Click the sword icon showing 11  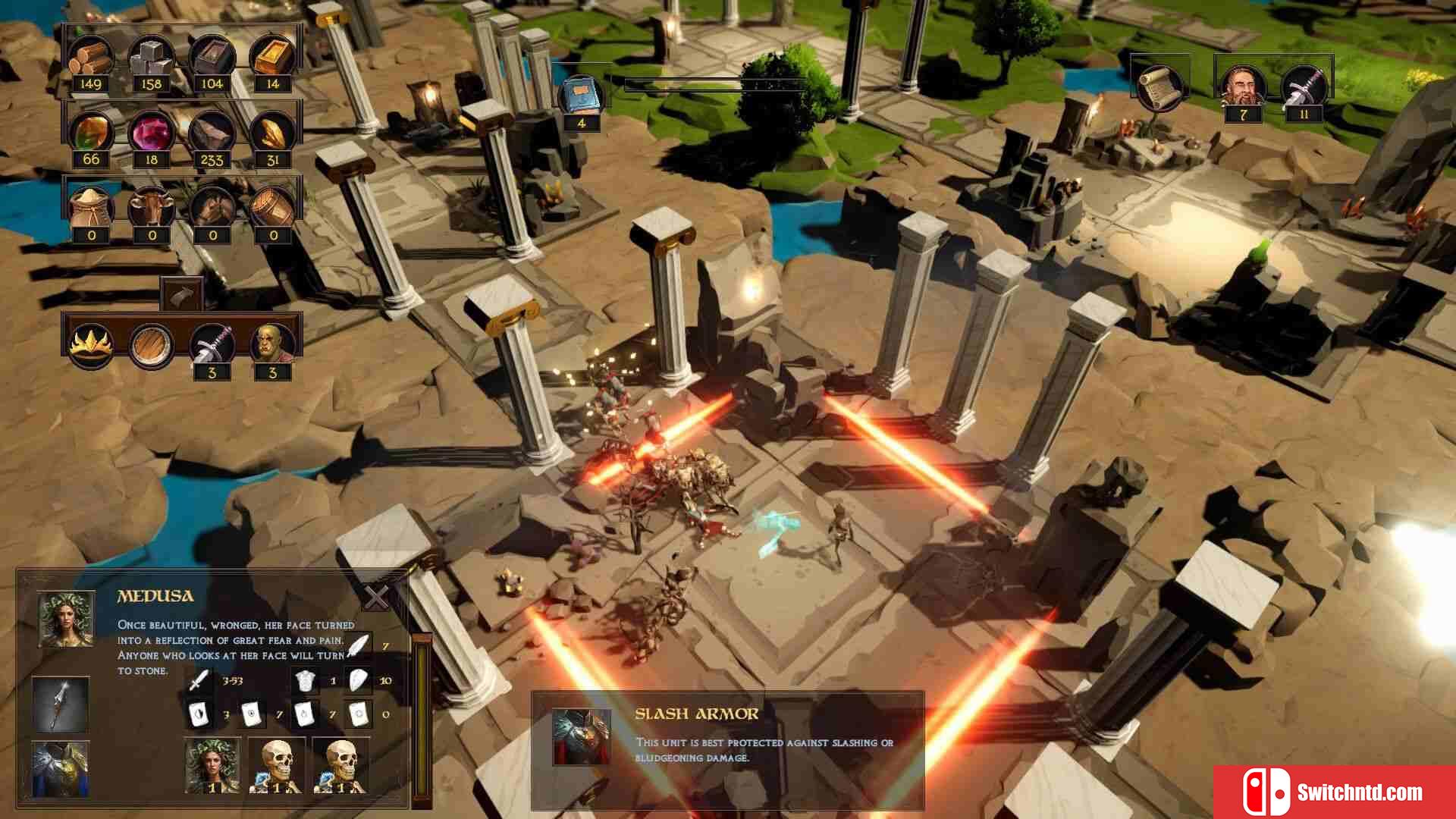(x=1304, y=85)
